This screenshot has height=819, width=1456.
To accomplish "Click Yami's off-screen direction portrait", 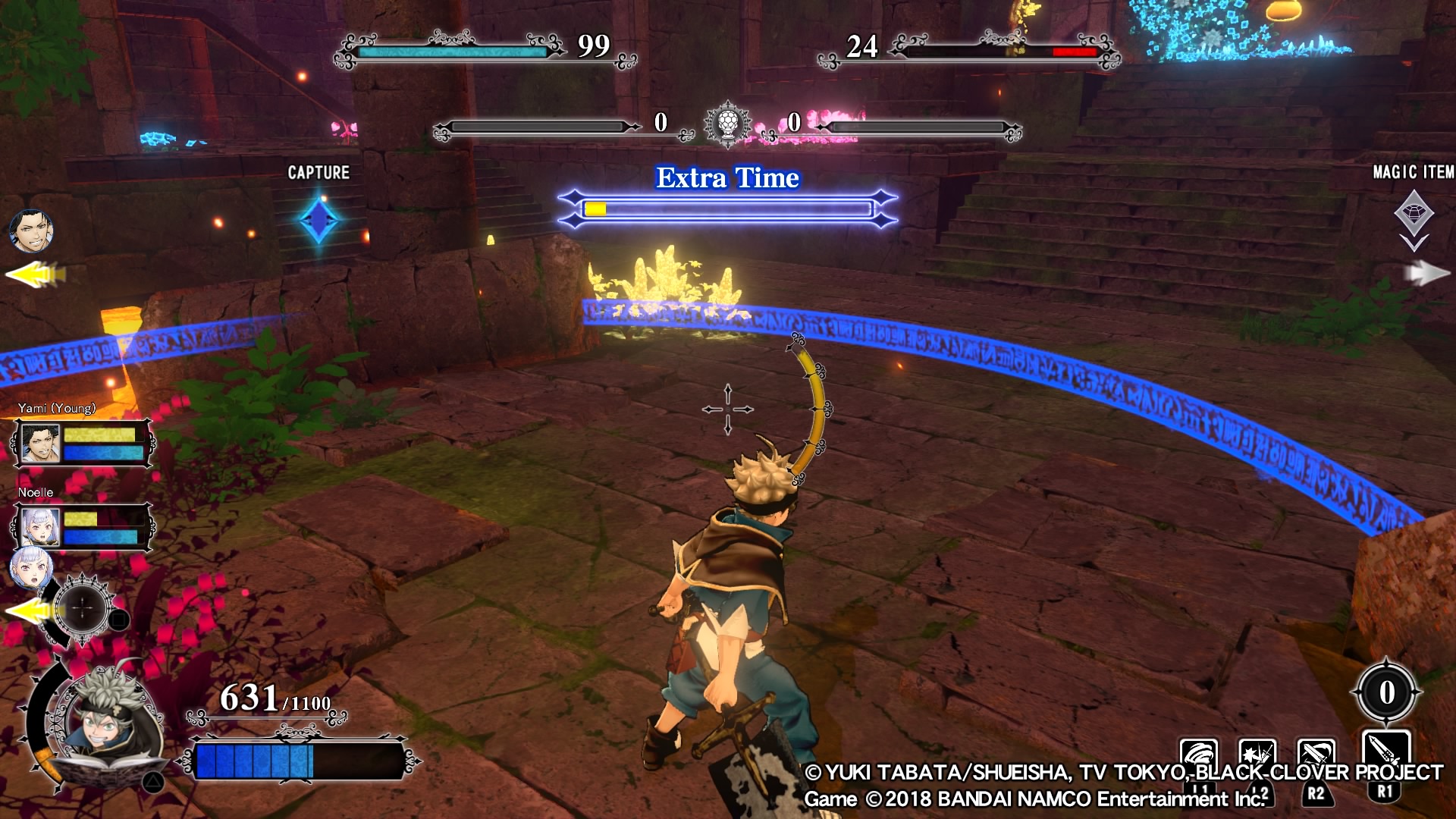I will [x=32, y=231].
